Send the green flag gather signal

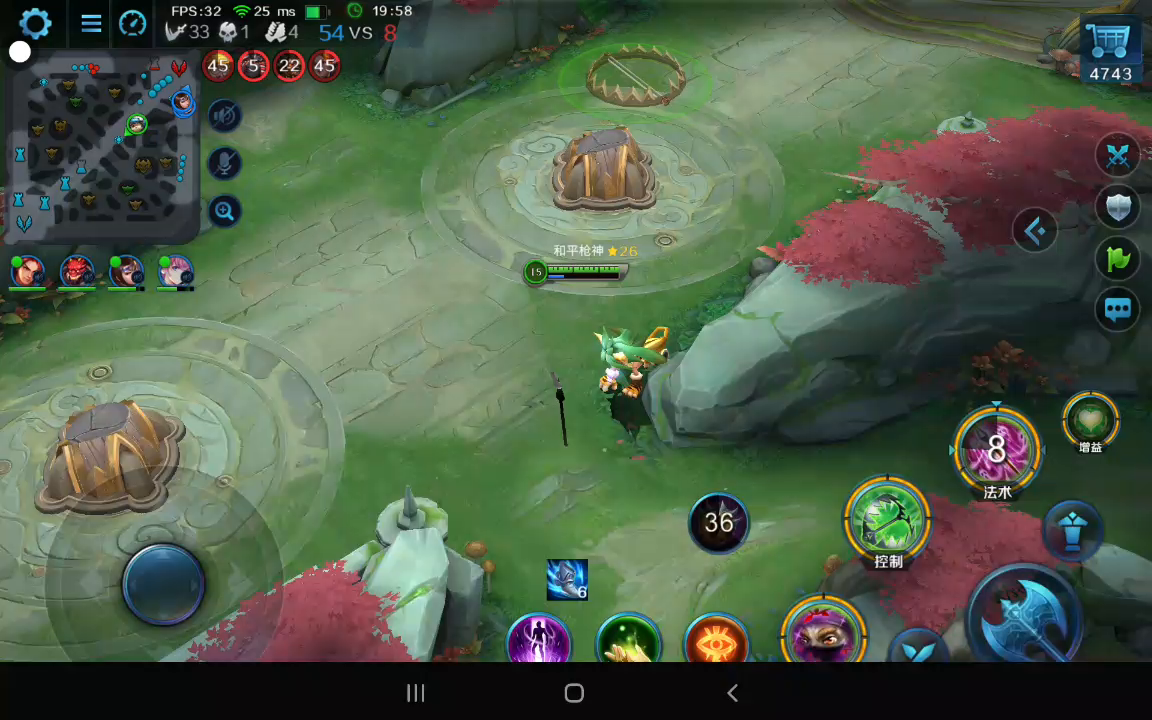pos(1117,259)
